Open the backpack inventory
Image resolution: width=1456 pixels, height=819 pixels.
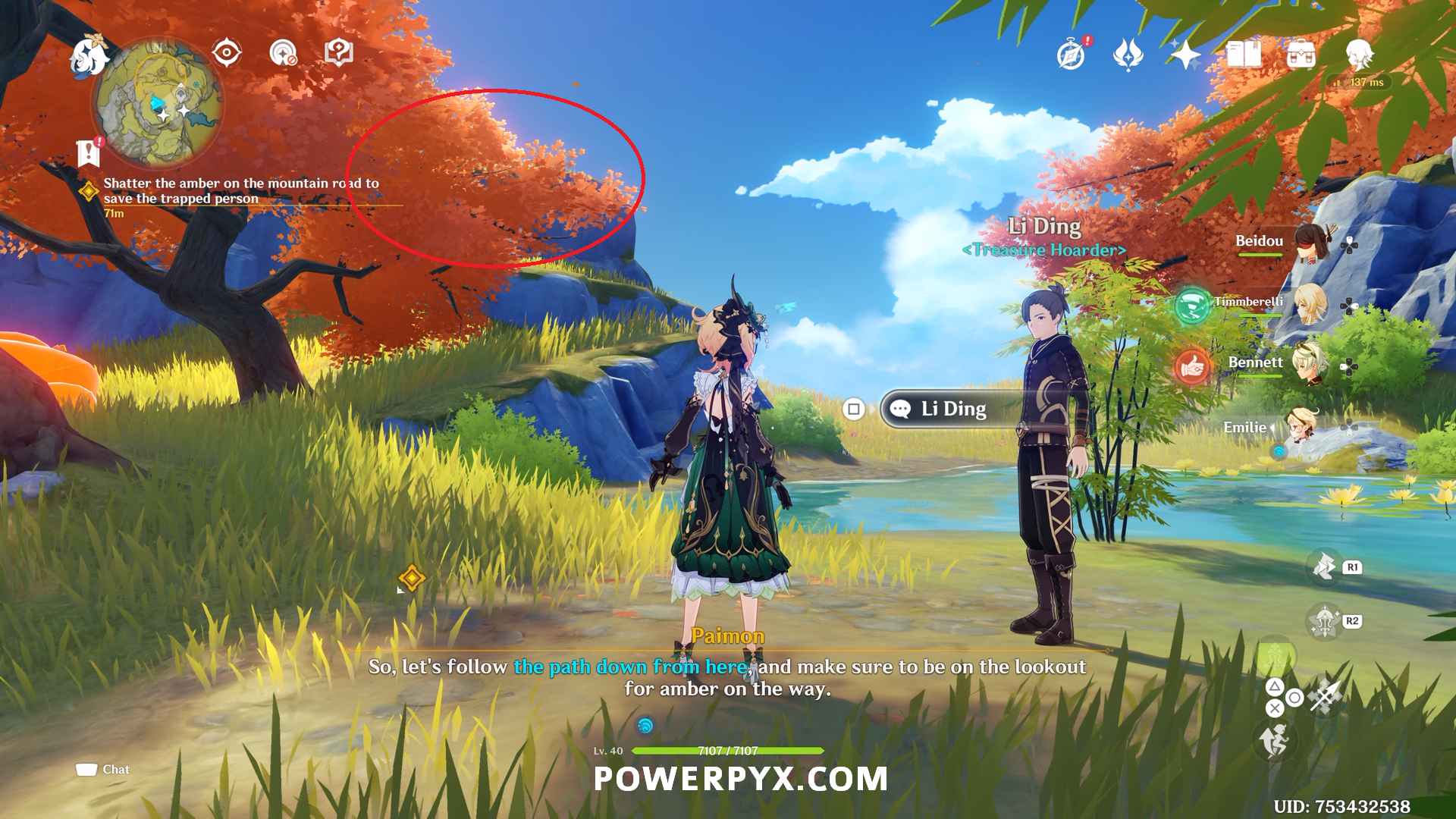tap(1301, 55)
